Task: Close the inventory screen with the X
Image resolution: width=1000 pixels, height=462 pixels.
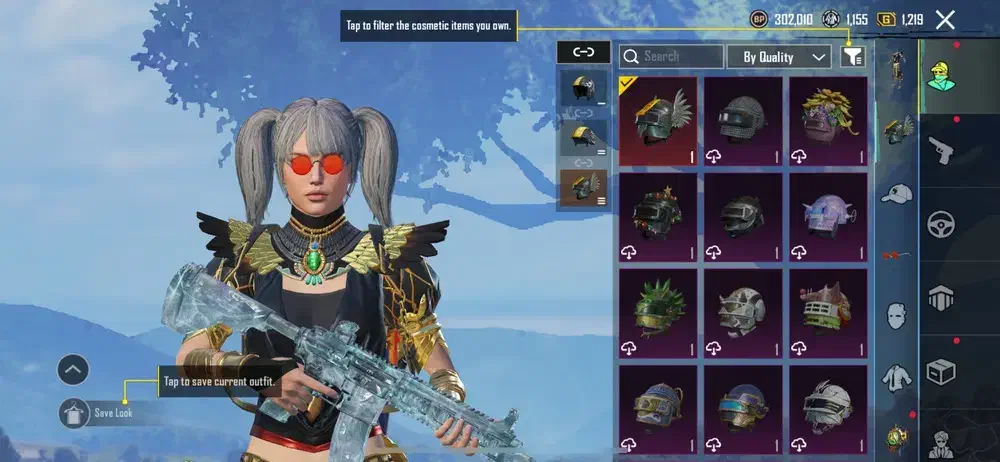Action: click(945, 19)
